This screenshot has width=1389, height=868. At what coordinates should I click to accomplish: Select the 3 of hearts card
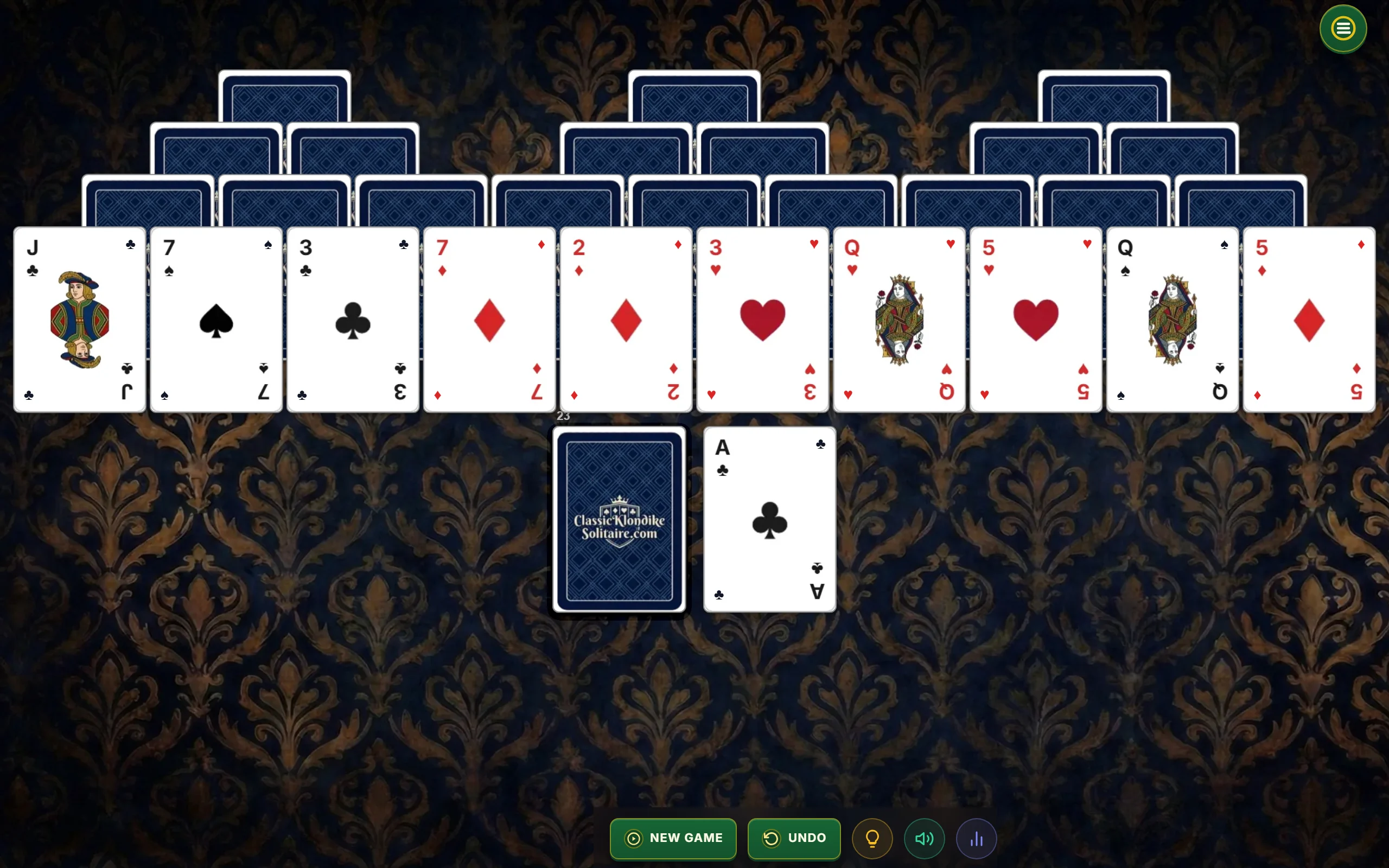coord(762,320)
